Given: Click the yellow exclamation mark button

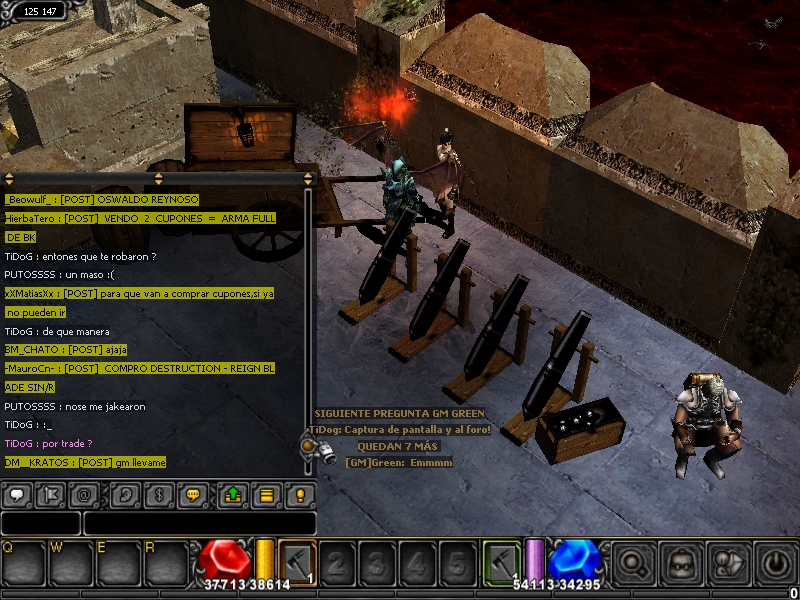Looking at the screenshot, I should point(299,494).
